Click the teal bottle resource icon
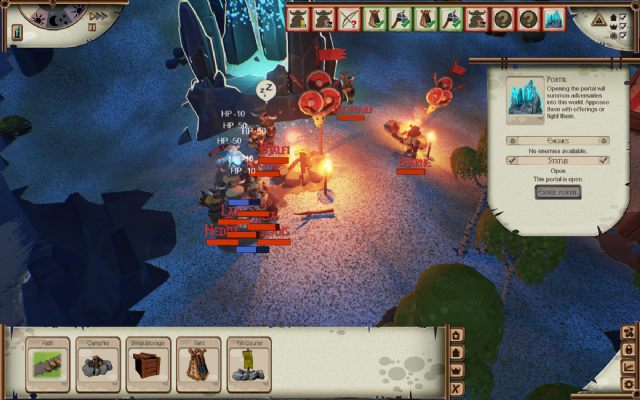Image resolution: width=640 pixels, height=400 pixels. pyautogui.click(x=18, y=32)
